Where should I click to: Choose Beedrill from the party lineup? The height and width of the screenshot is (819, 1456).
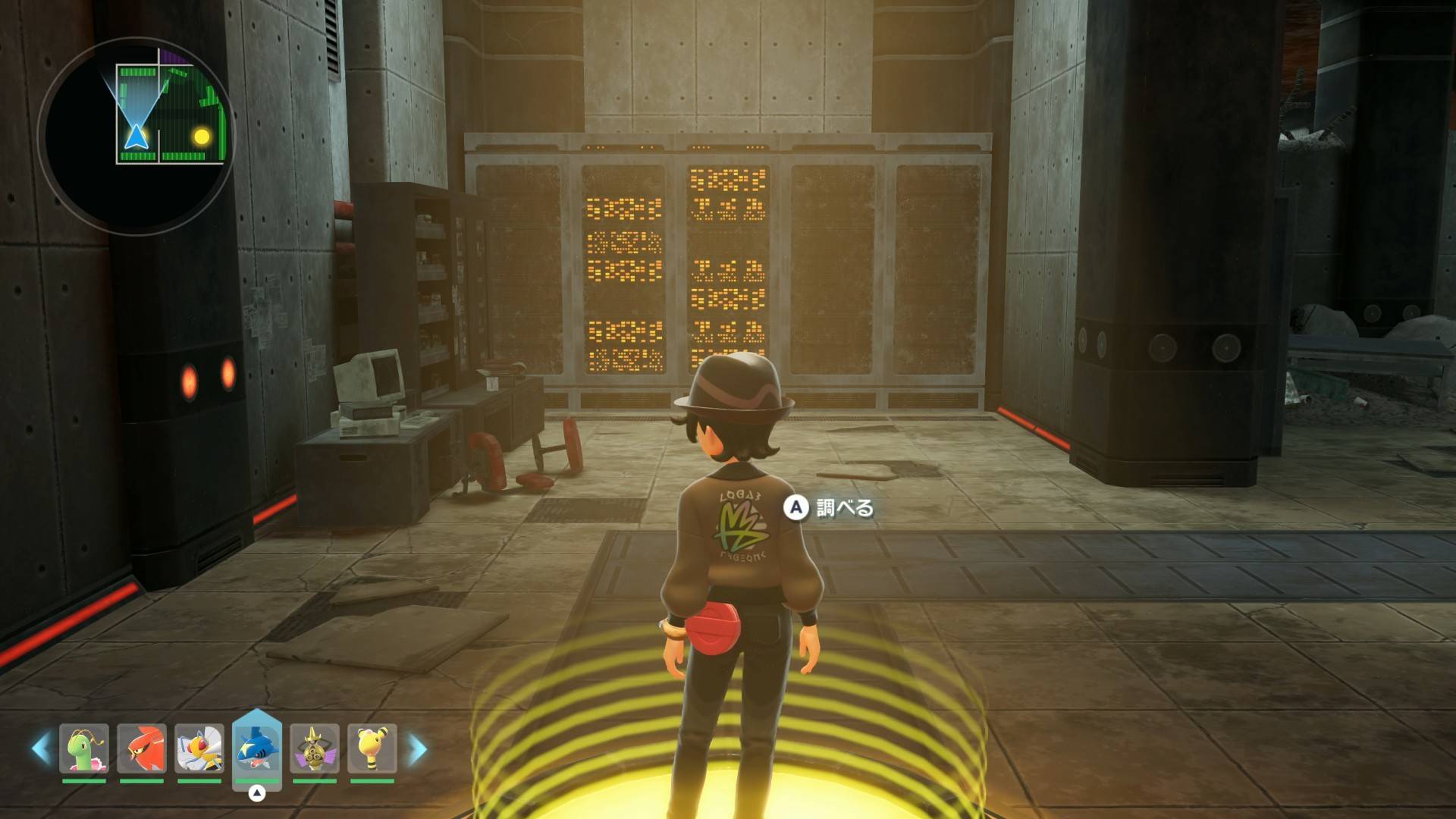tap(199, 748)
